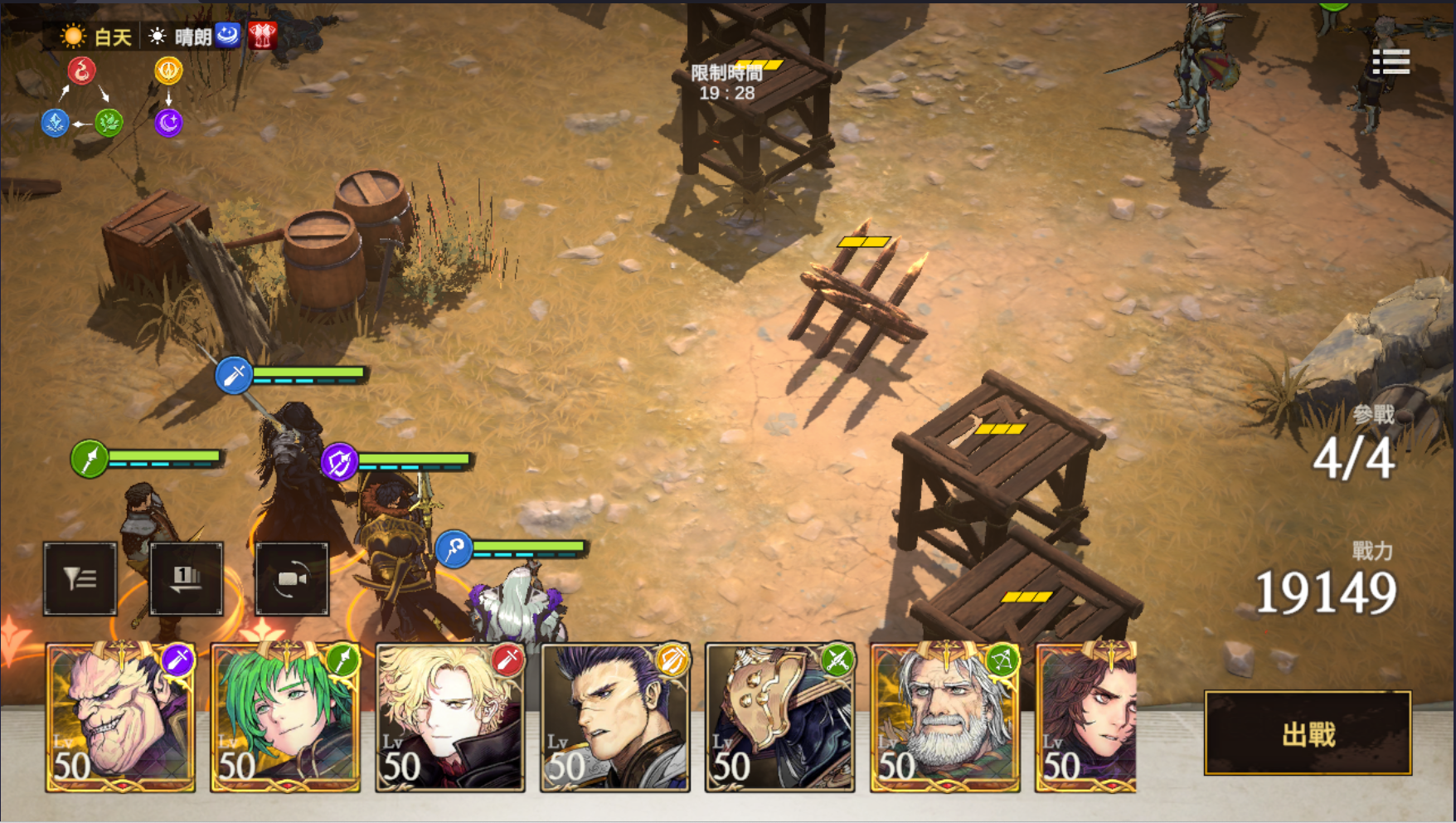The width and height of the screenshot is (1456, 823).
Task: Click the green leaf element icon
Action: [109, 123]
